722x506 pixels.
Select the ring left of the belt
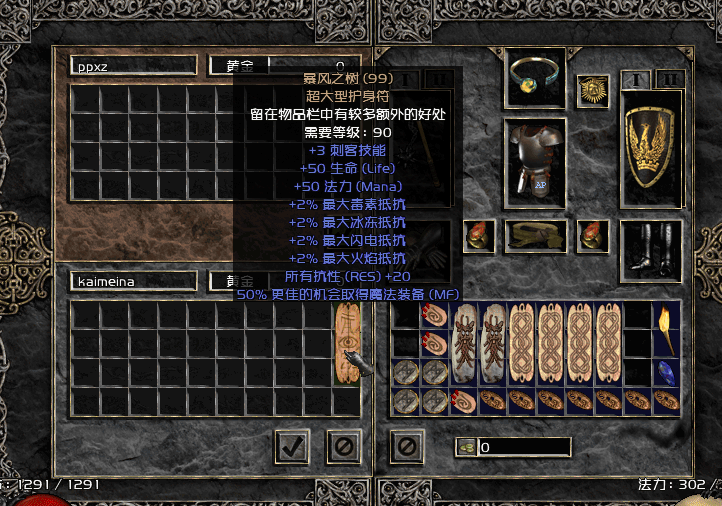click(477, 236)
